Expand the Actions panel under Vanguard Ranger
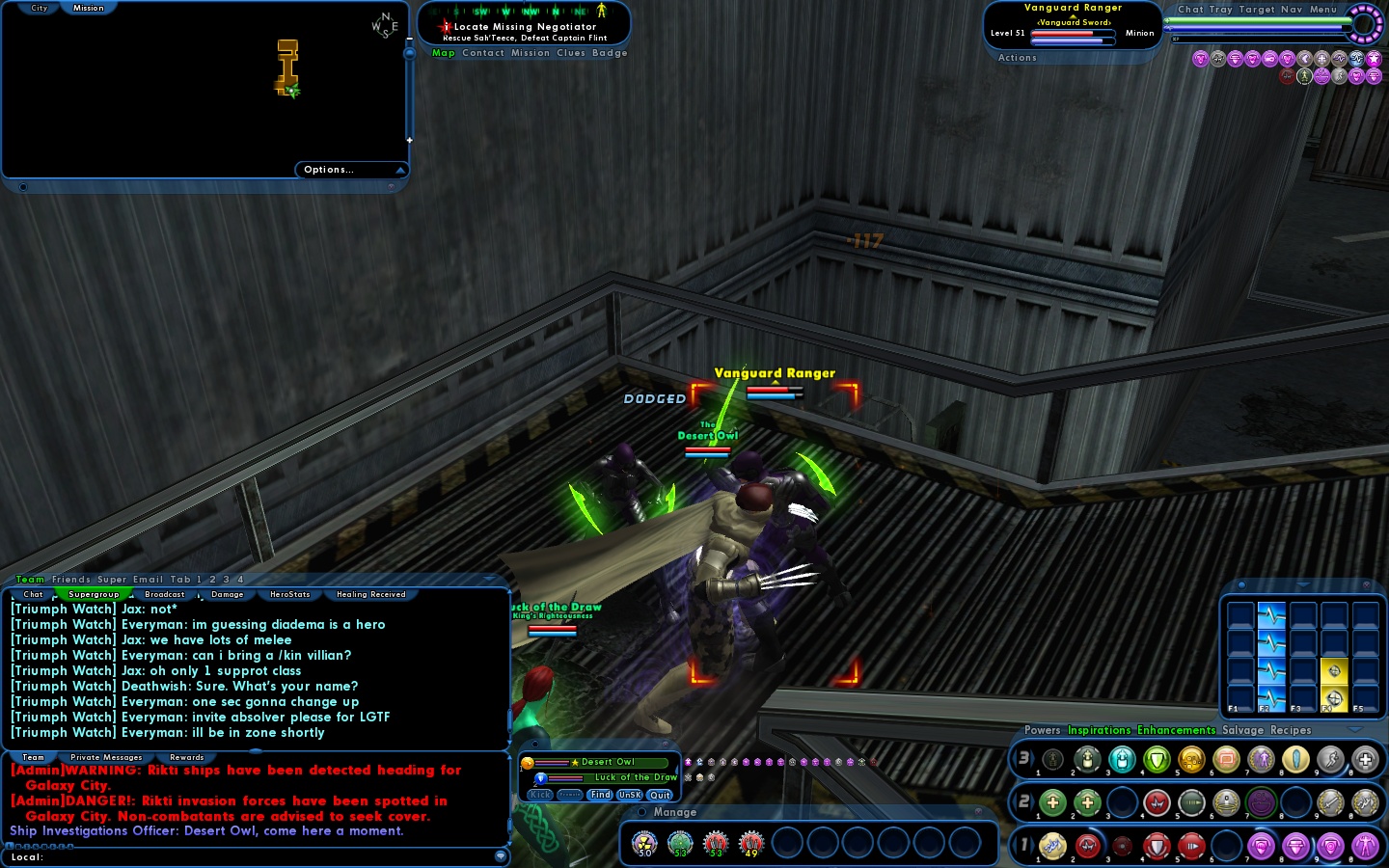1389x868 pixels. coord(1017,57)
